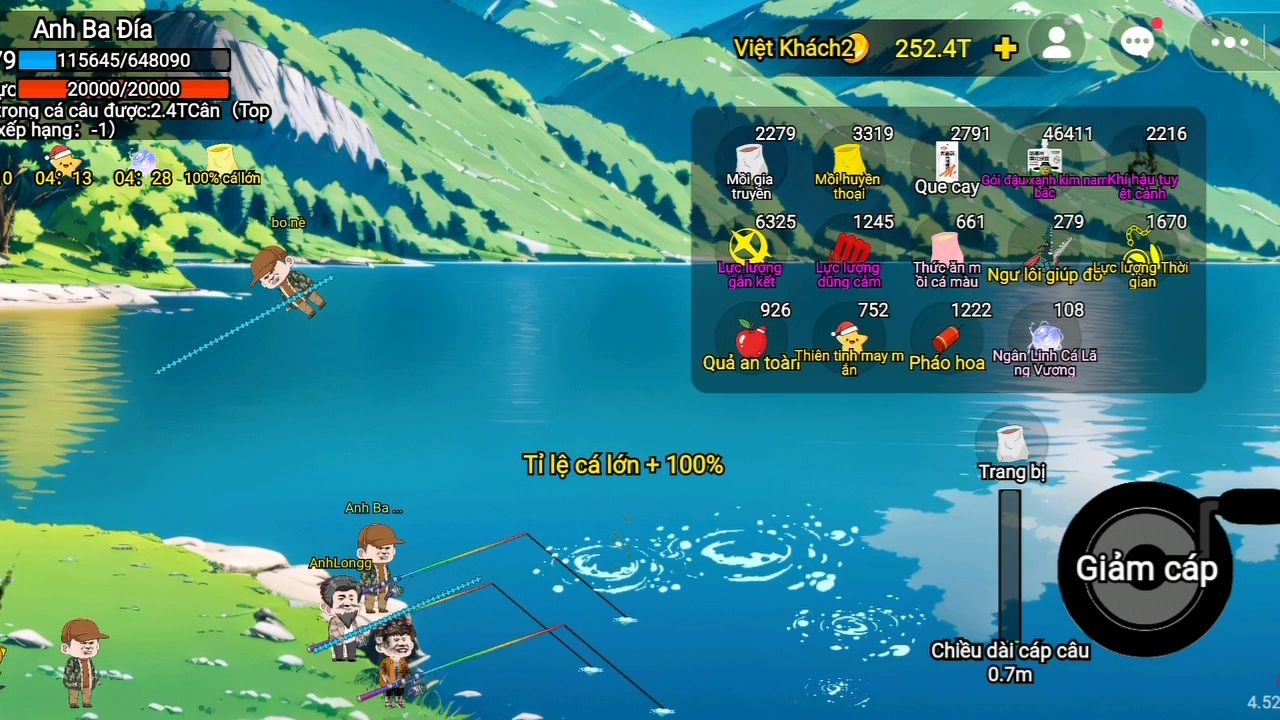This screenshot has height=720, width=1280.
Task: Activate the Lực lượng dũng cảm fist
Action: [848, 252]
